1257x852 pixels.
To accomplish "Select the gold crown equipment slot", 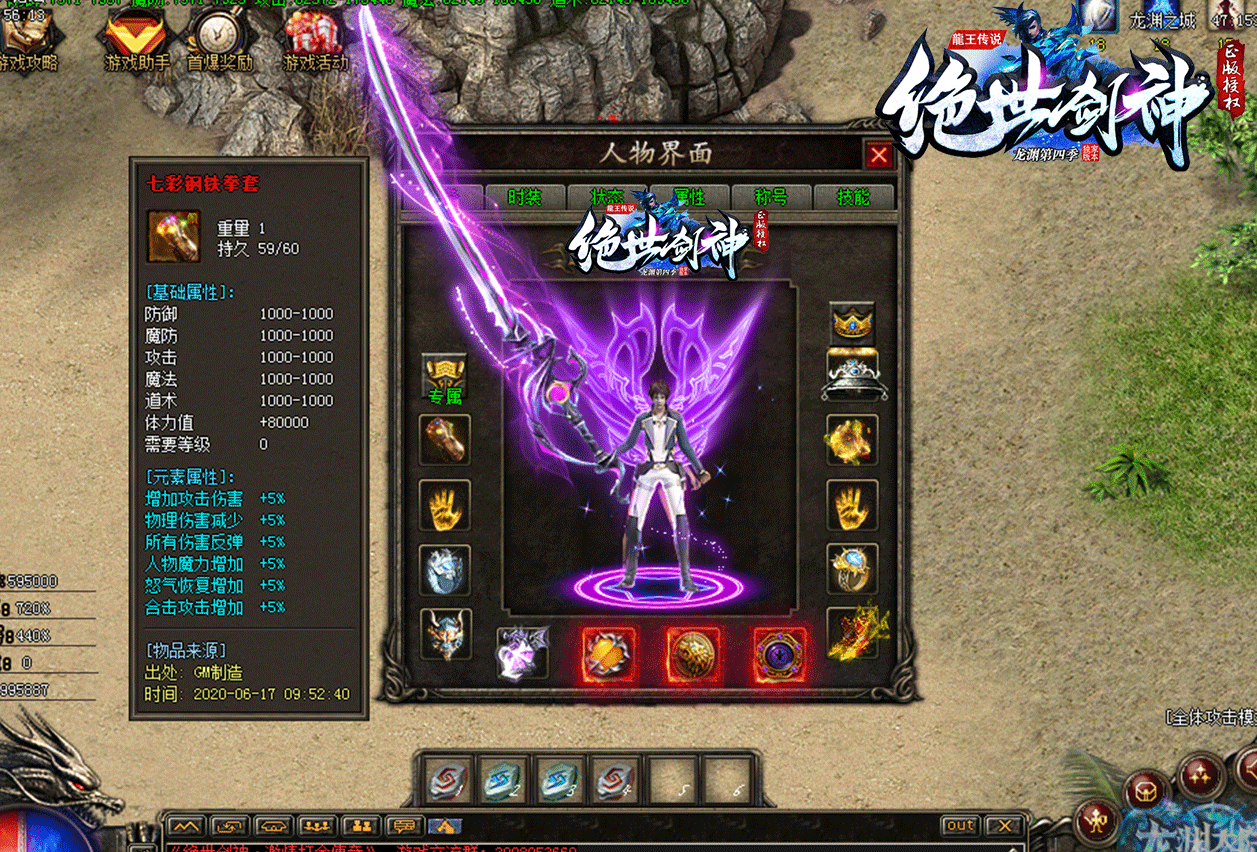I will click(852, 322).
